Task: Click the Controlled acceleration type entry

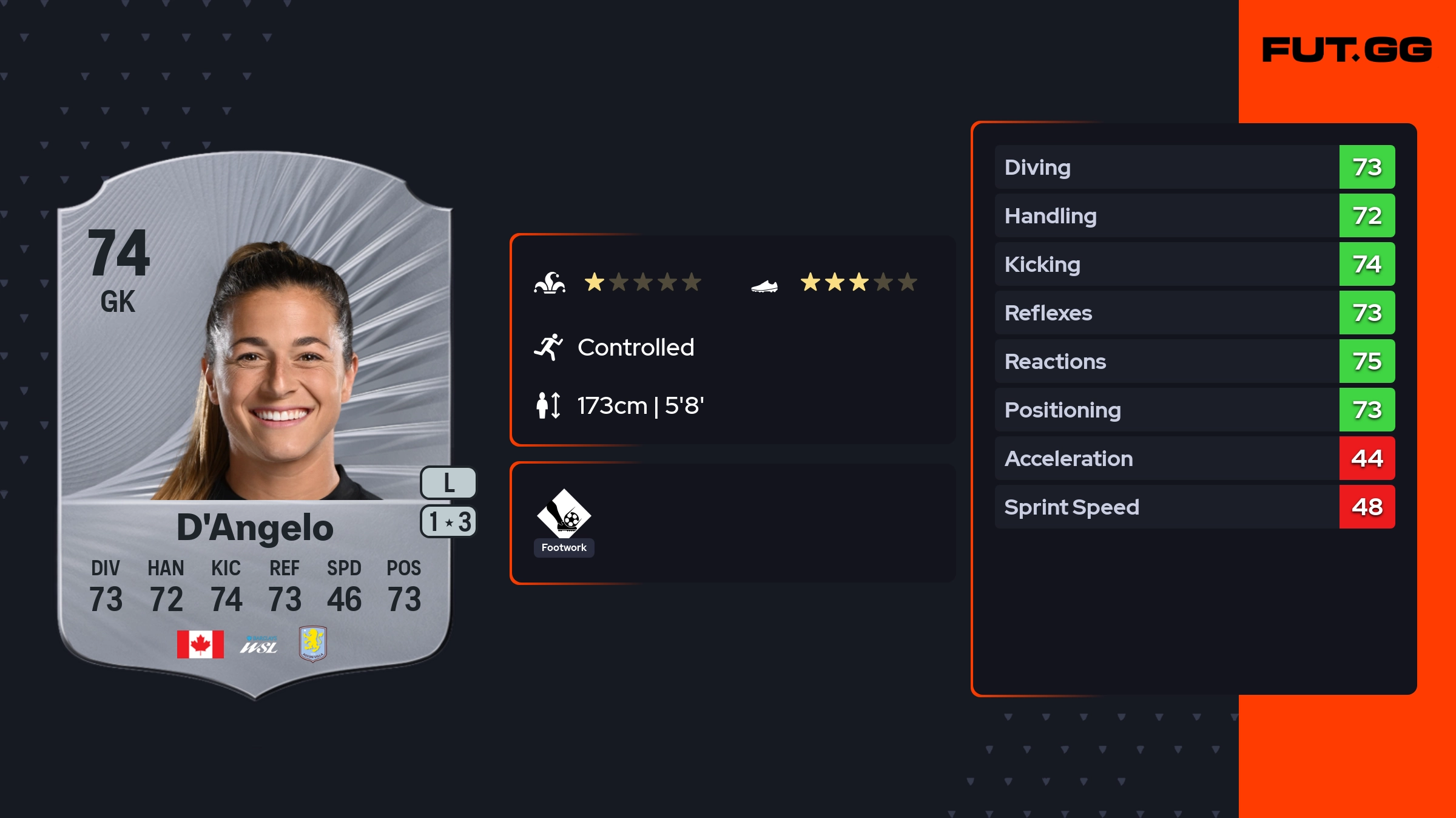Action: click(635, 348)
